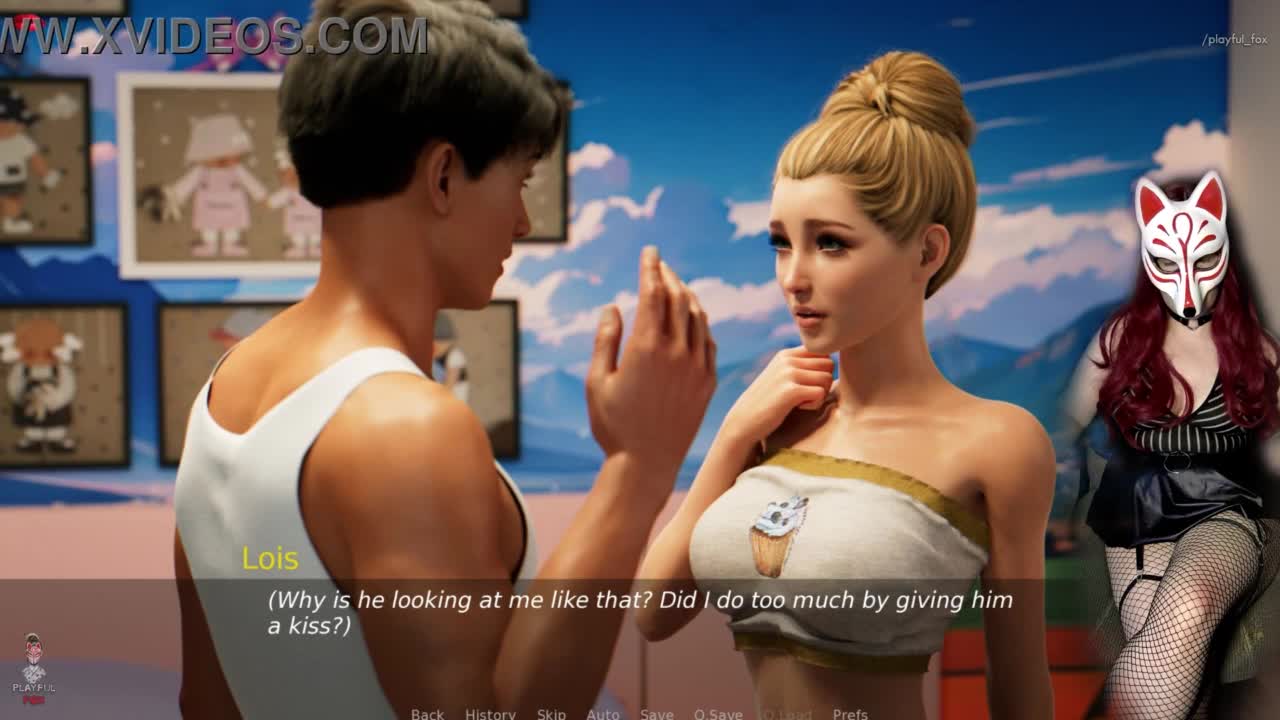
Task: Open the dialogue History log
Action: (490, 713)
